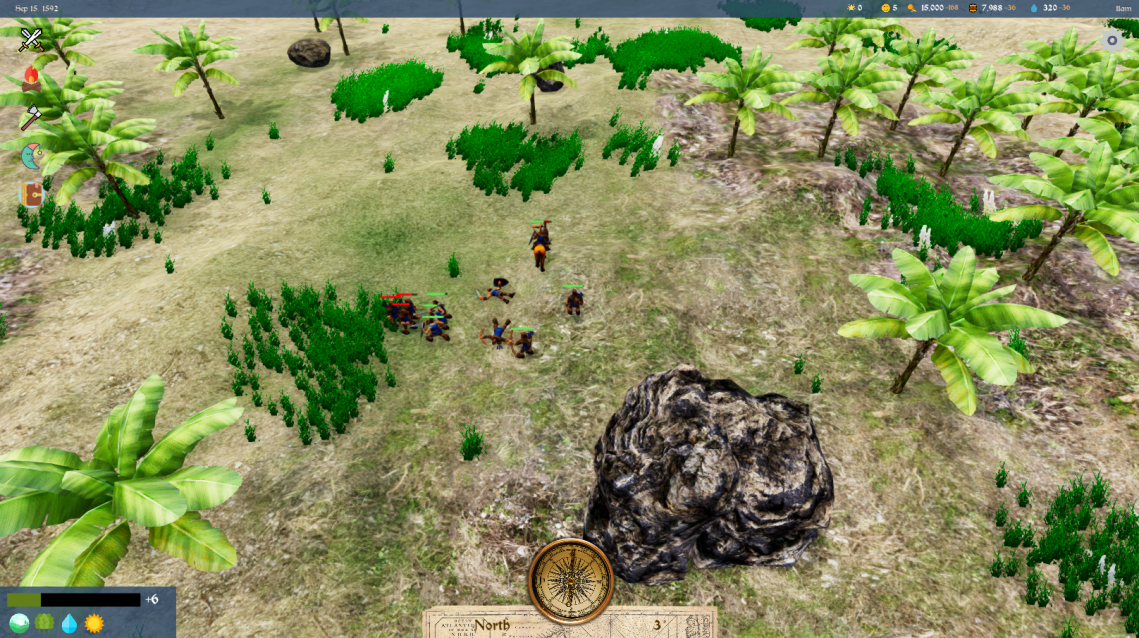This screenshot has width=1139, height=638.
Task: Select the green trees icon
Action: click(44, 623)
